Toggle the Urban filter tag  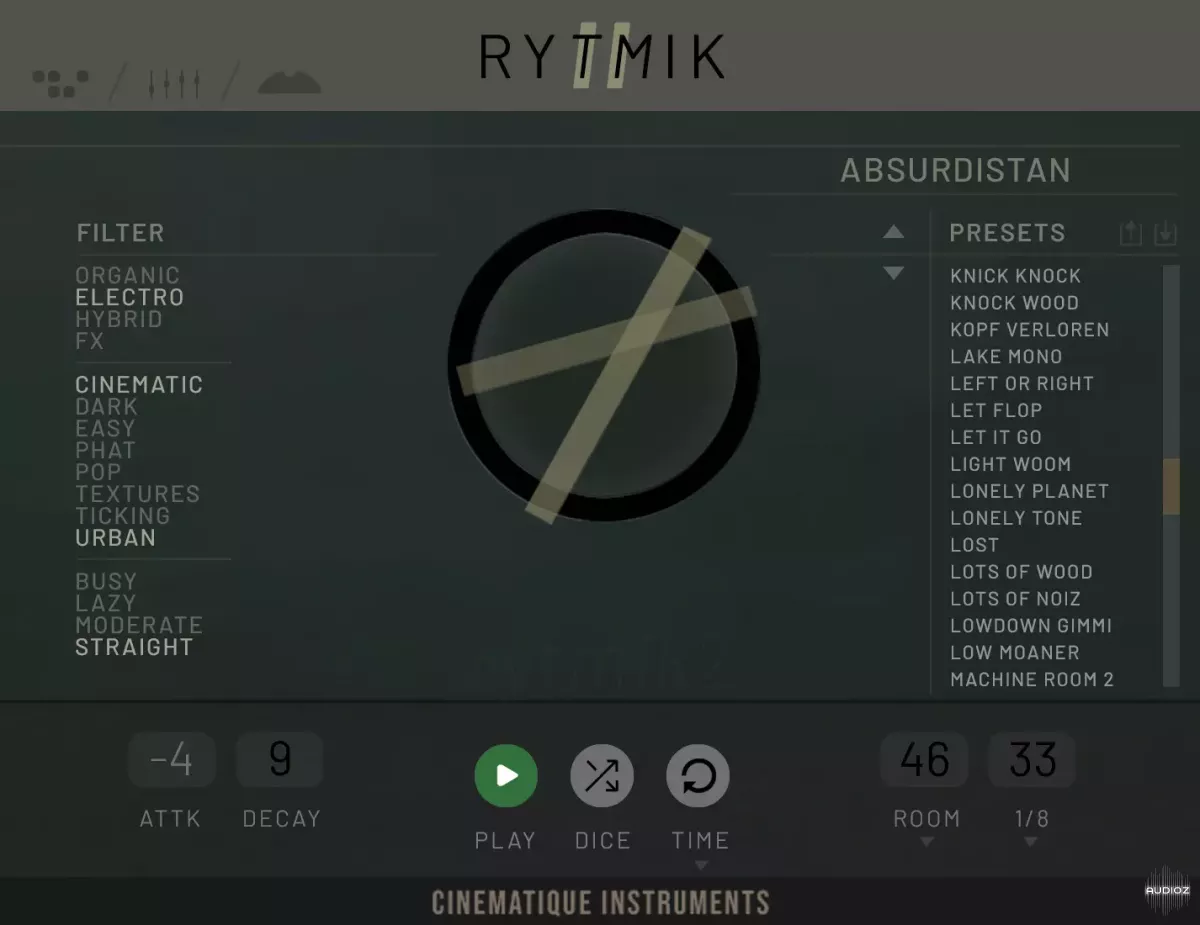[116, 538]
